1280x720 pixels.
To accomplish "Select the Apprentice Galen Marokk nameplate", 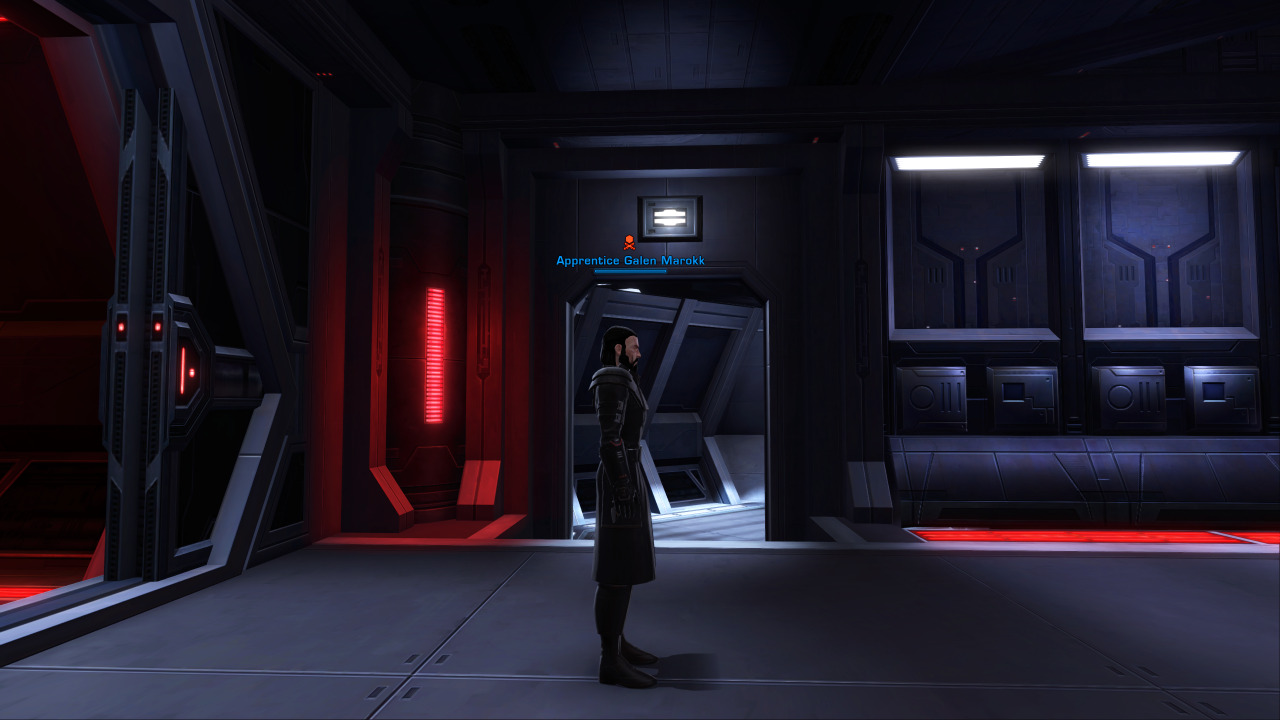I will (630, 261).
